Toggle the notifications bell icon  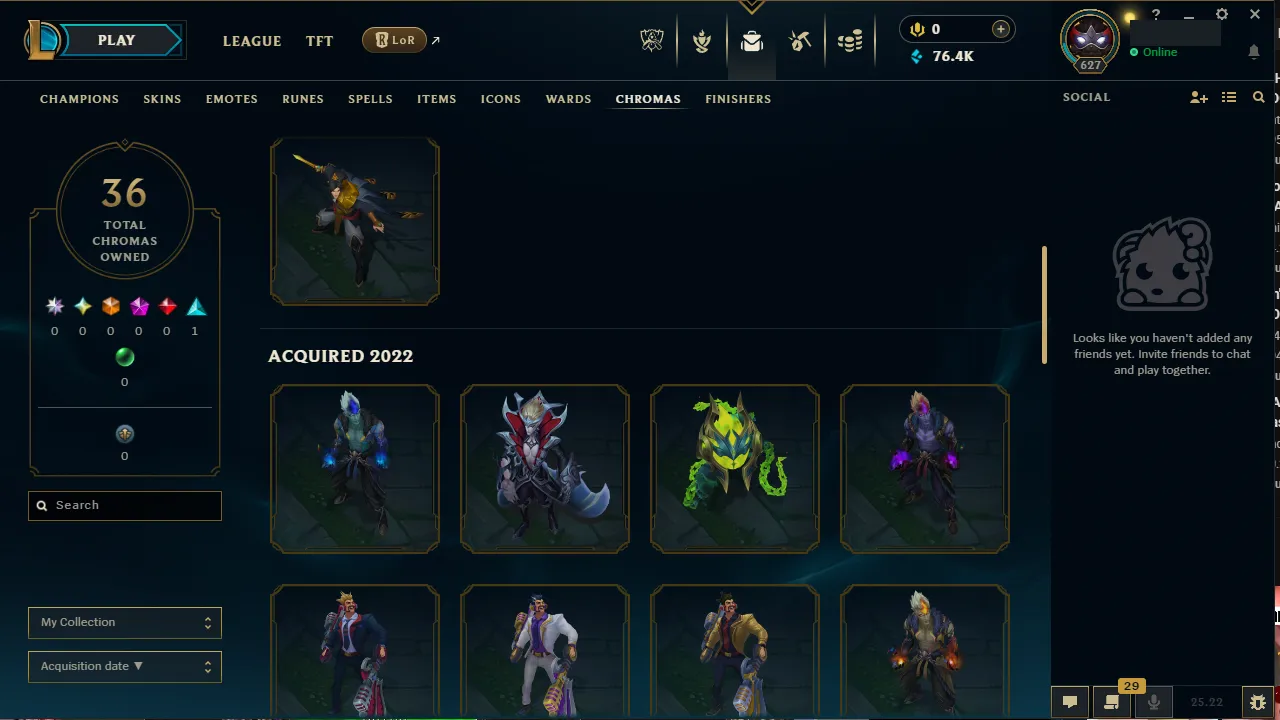tap(1254, 51)
